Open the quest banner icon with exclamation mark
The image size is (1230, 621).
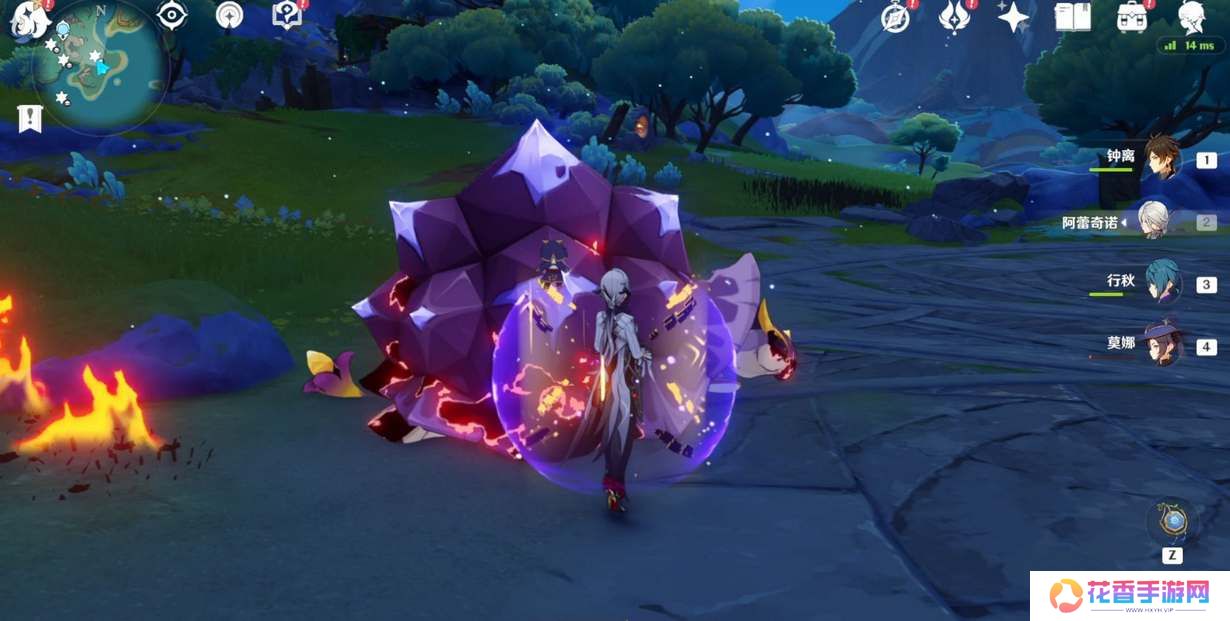click(x=30, y=118)
